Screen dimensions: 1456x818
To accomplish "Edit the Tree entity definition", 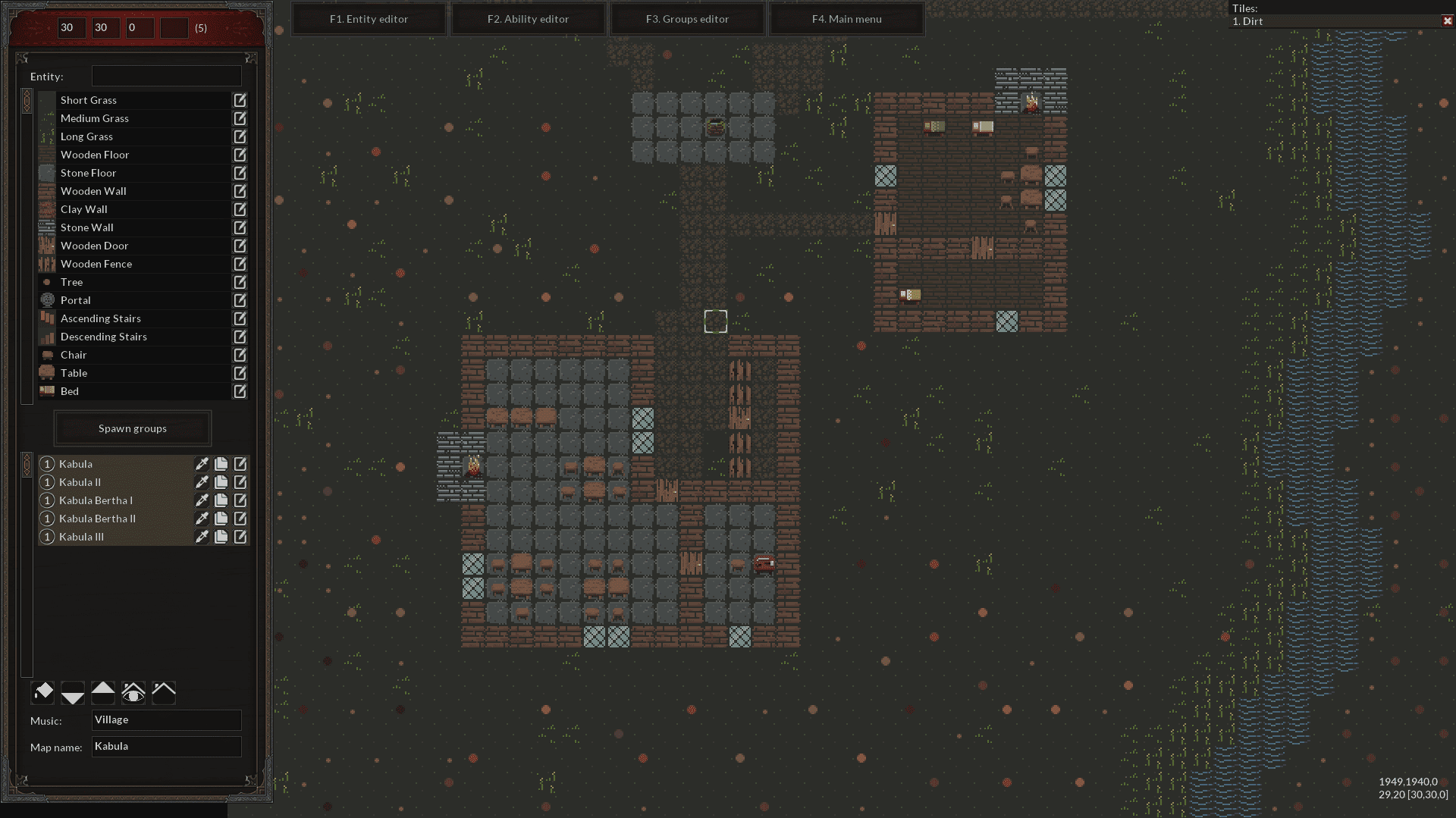I will (240, 282).
